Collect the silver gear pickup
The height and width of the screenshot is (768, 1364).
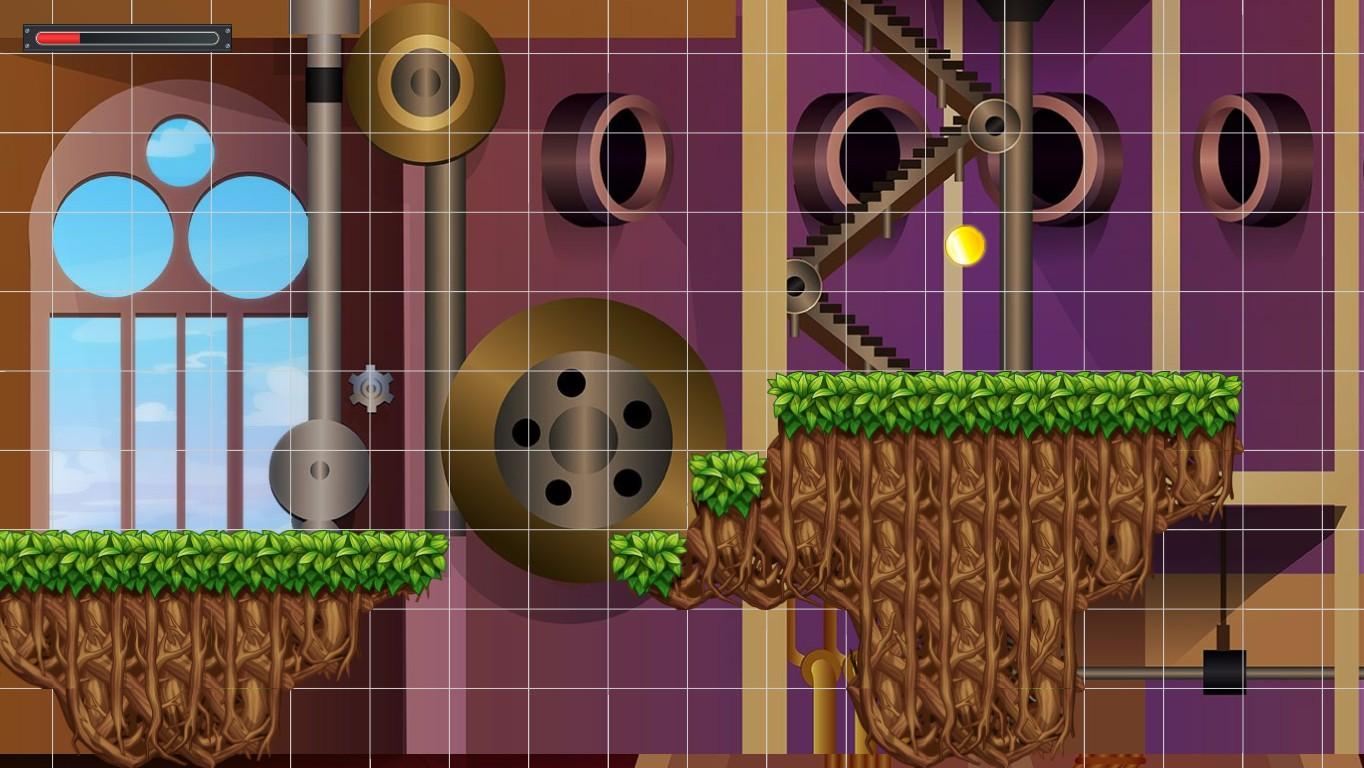point(371,390)
